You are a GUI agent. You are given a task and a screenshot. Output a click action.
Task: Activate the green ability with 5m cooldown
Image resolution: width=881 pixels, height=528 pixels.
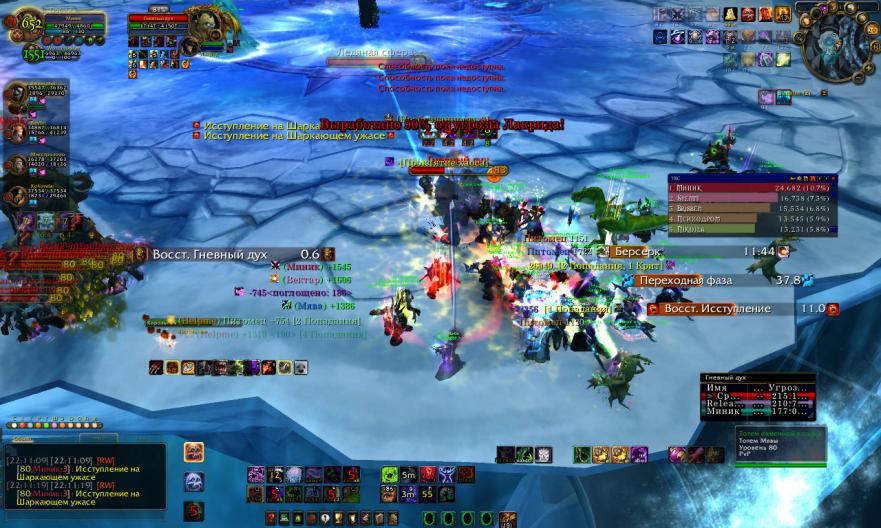[x=407, y=474]
